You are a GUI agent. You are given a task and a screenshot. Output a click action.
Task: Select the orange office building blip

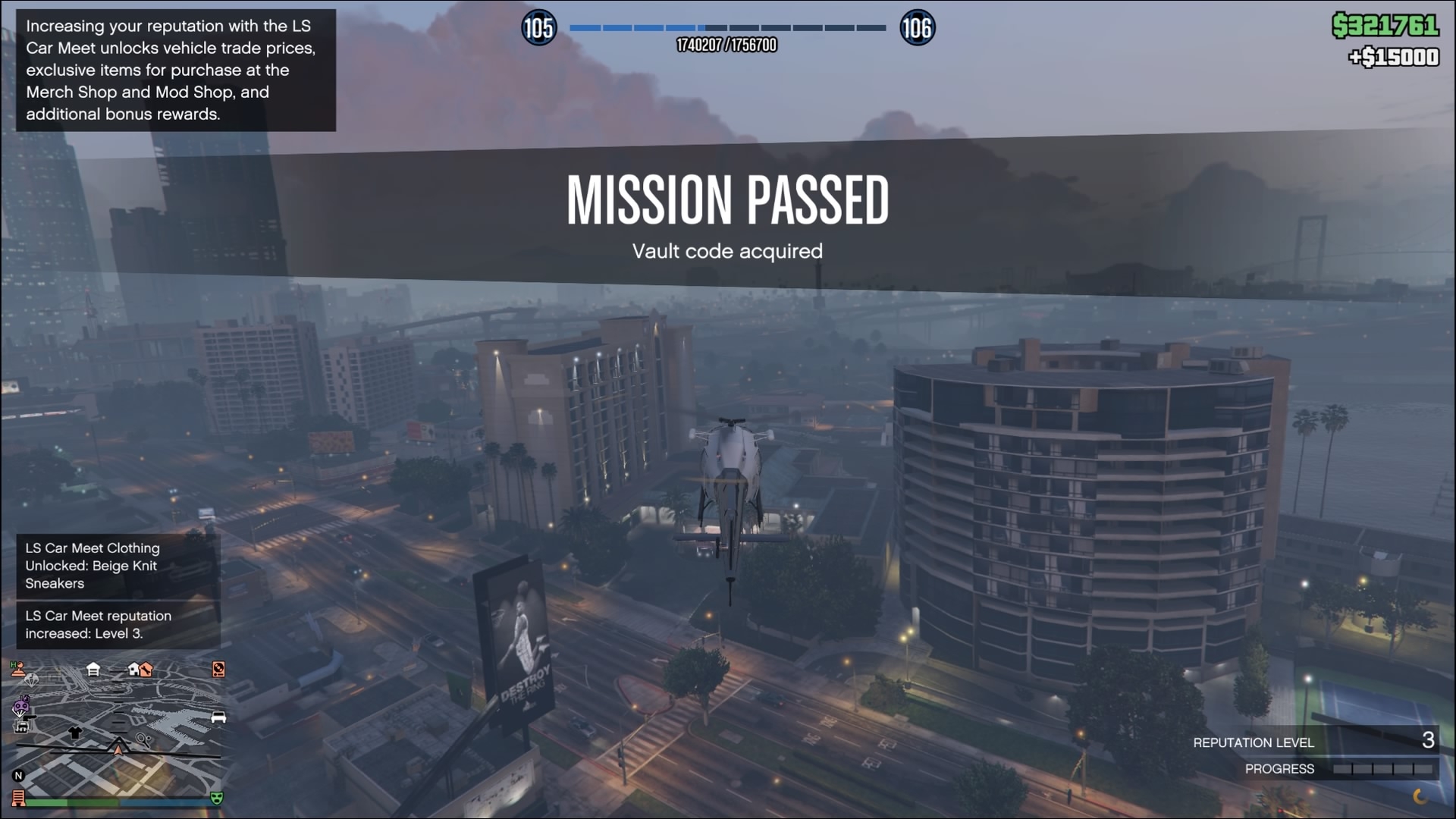[x=18, y=798]
